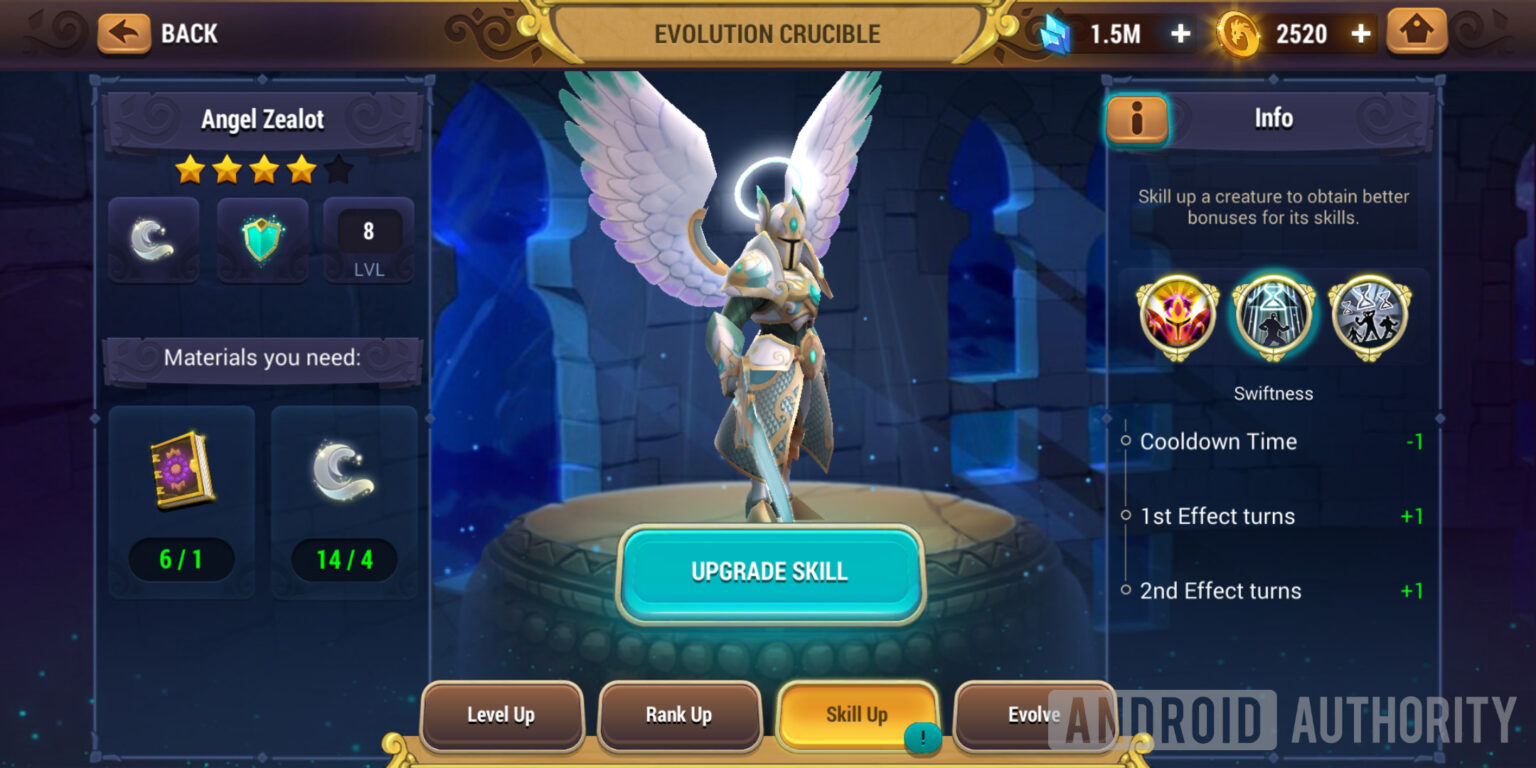The width and height of the screenshot is (1536, 768).
Task: Select the Swiftness skill icon
Action: pyautogui.click(x=1273, y=316)
